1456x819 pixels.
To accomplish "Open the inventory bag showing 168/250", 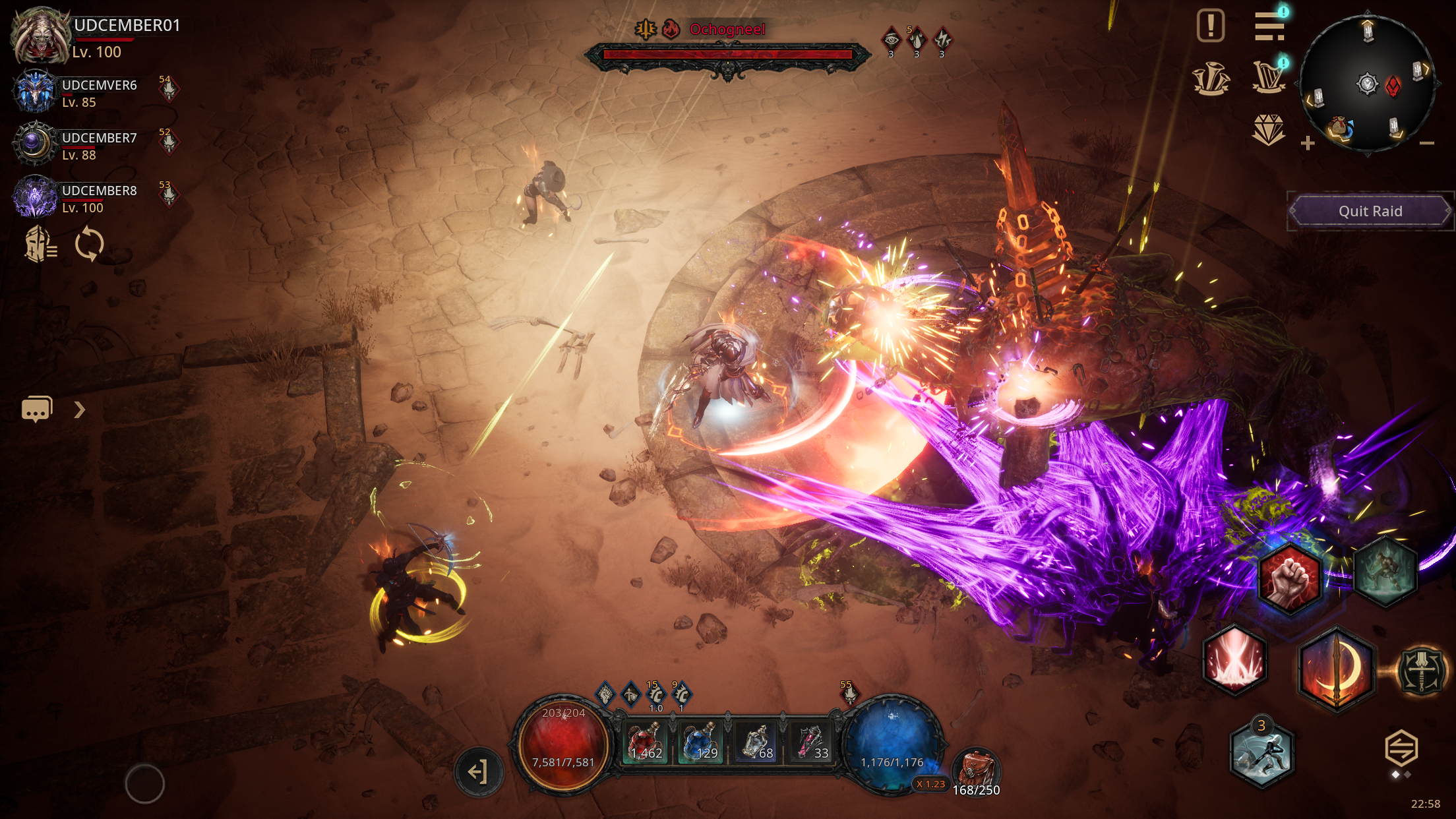I will click(x=976, y=772).
